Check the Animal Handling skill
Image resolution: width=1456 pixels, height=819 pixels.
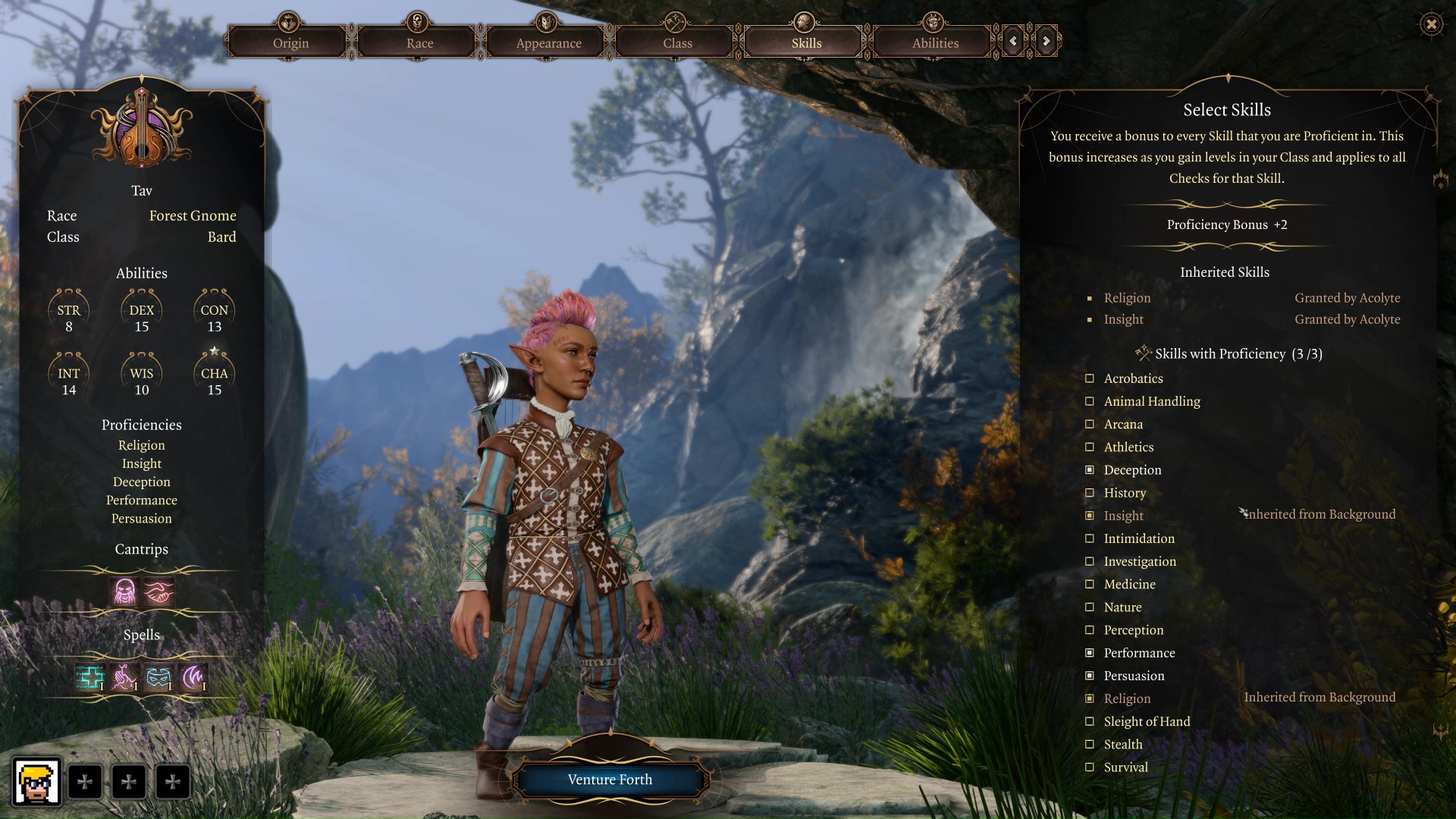[1090, 401]
